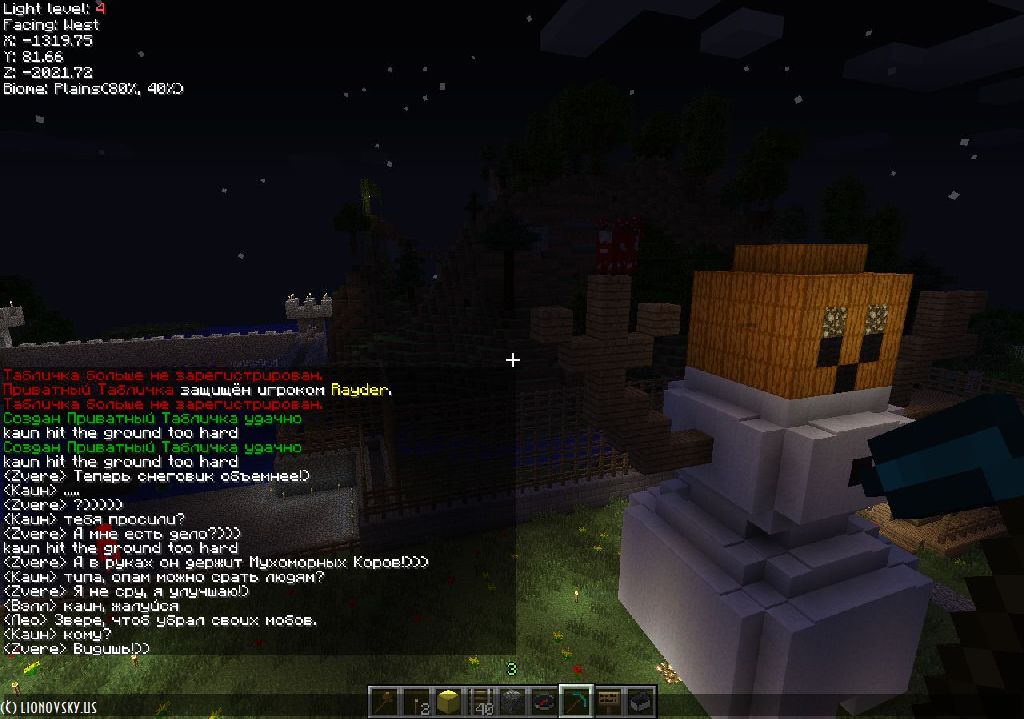
Task: Select the minecart hotbar slot
Action: click(x=640, y=701)
